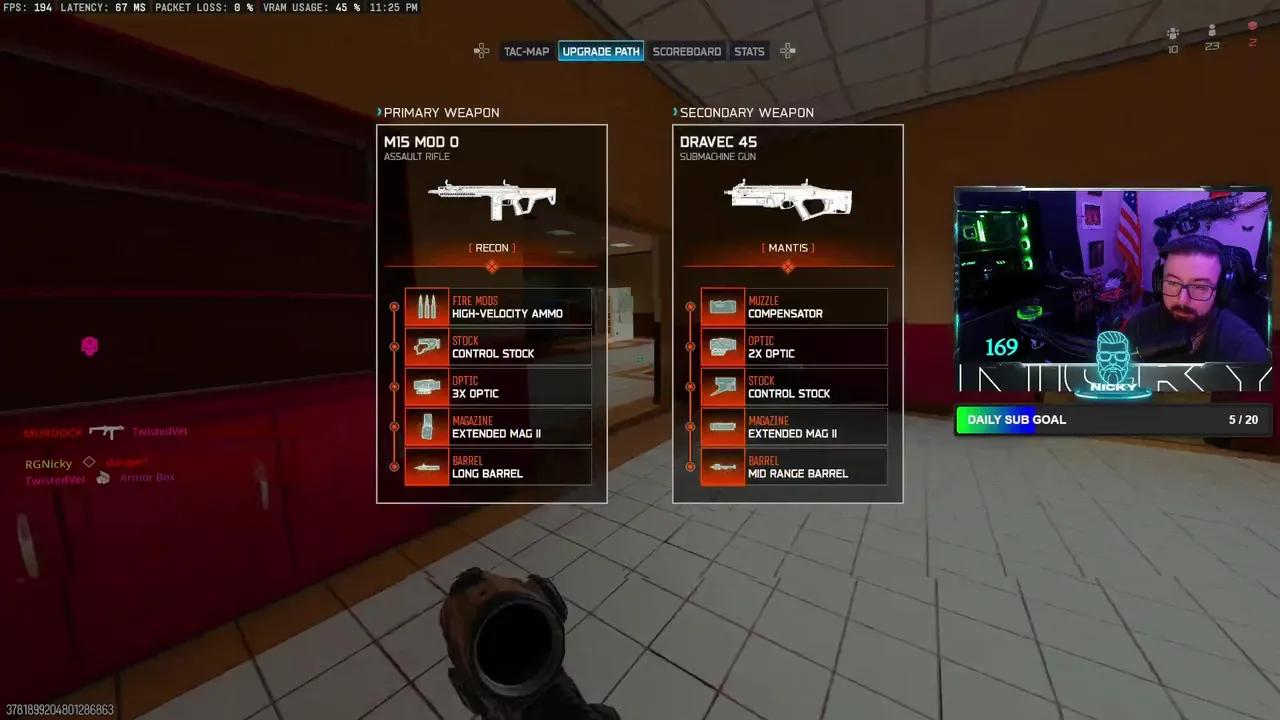The image size is (1280, 720).
Task: Open the TAC-MAP tab
Action: [527, 51]
